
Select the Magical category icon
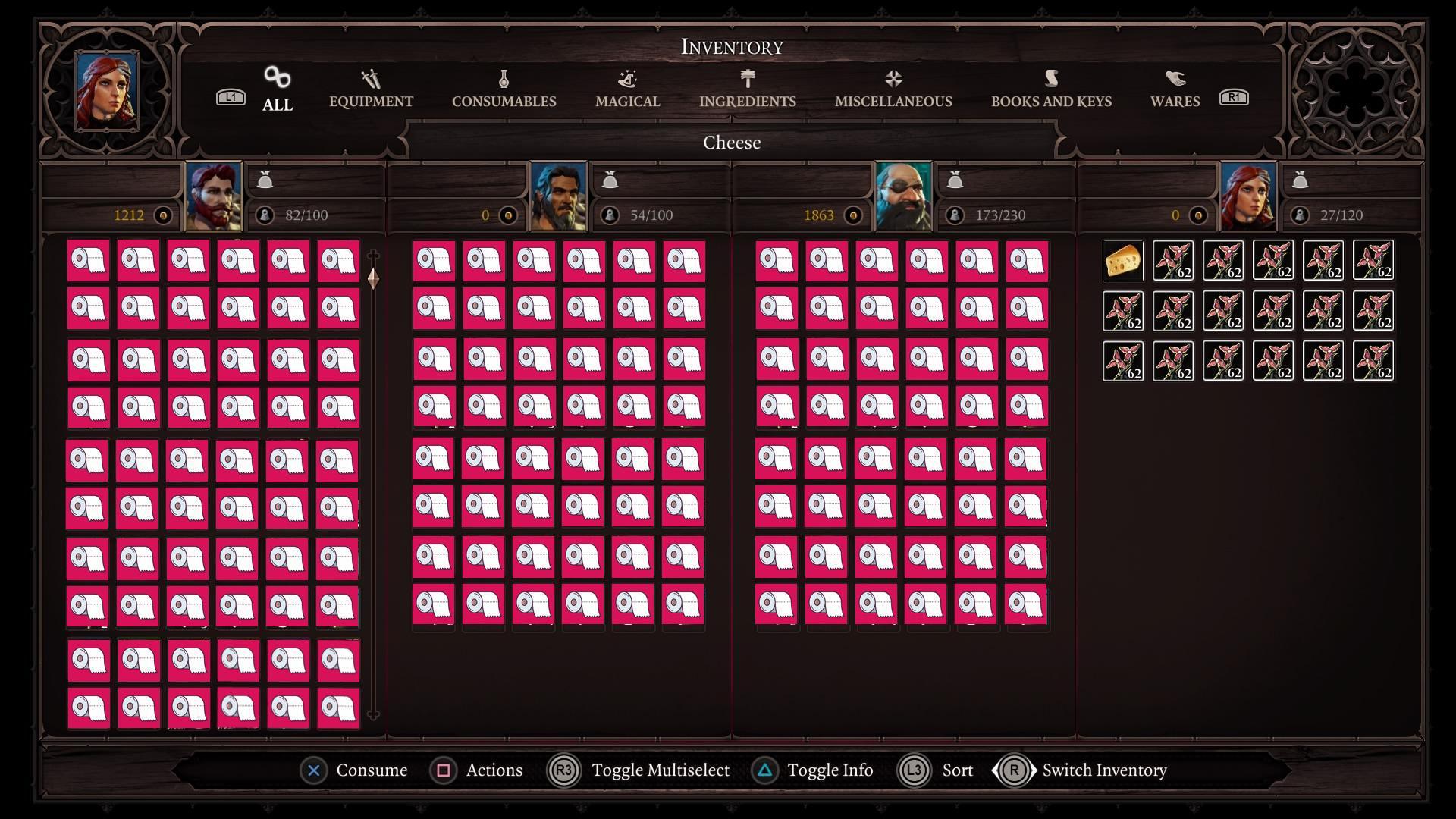pos(626,78)
